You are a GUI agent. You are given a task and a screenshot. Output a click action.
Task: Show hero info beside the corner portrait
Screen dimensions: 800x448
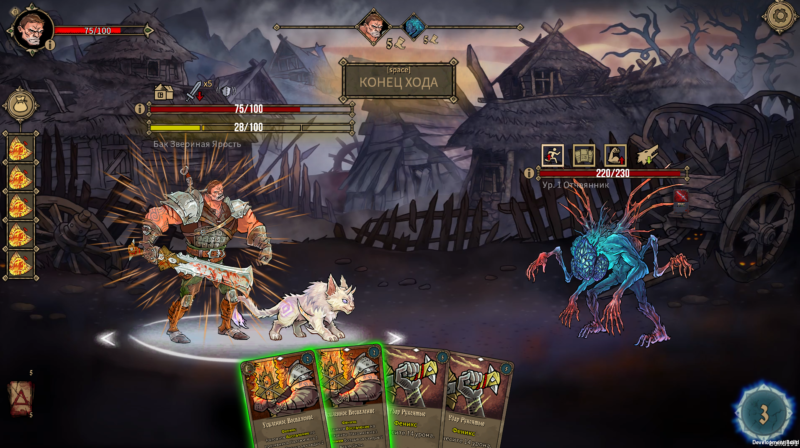pyautogui.click(x=50, y=45)
